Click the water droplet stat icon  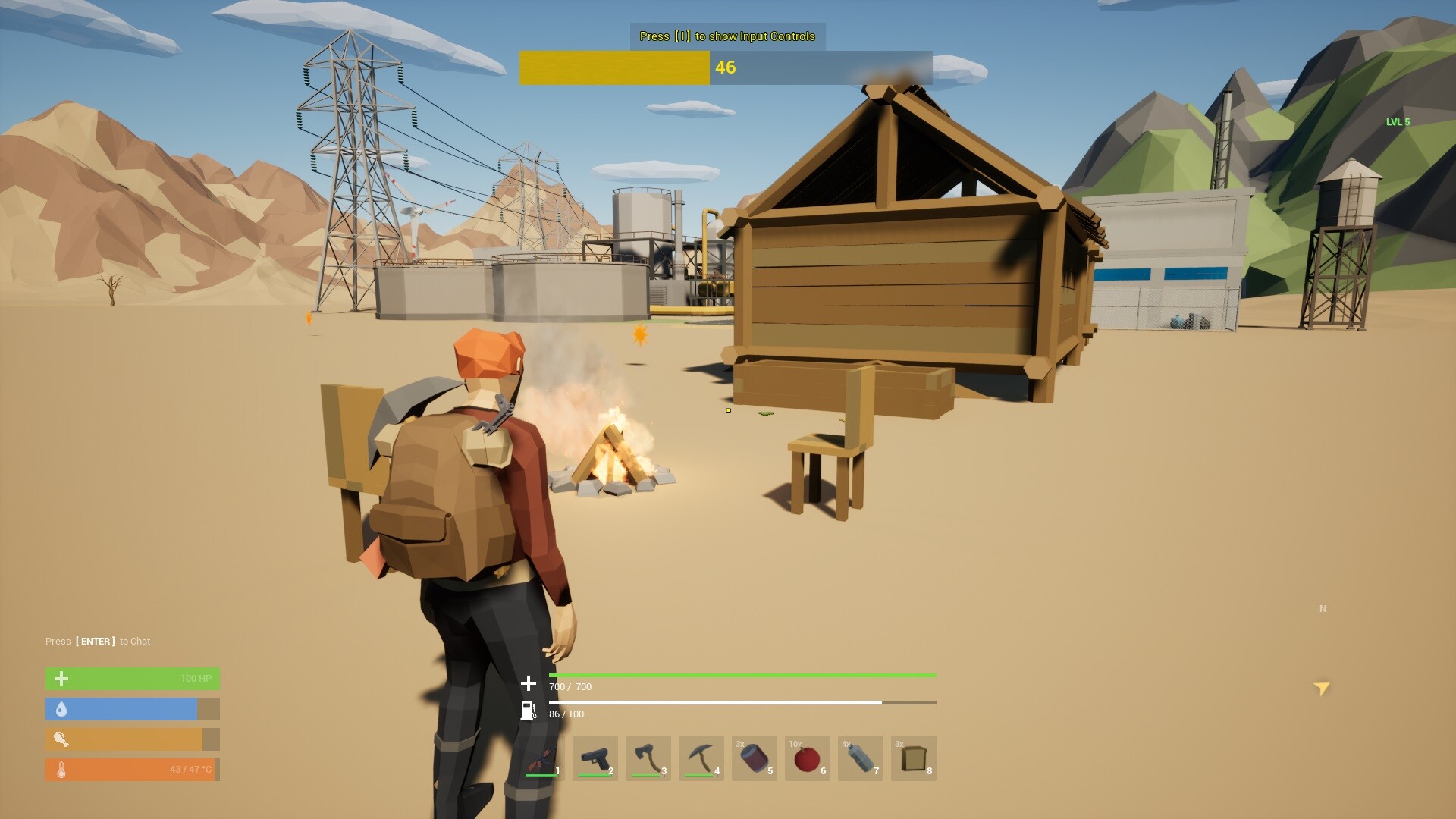tap(61, 708)
